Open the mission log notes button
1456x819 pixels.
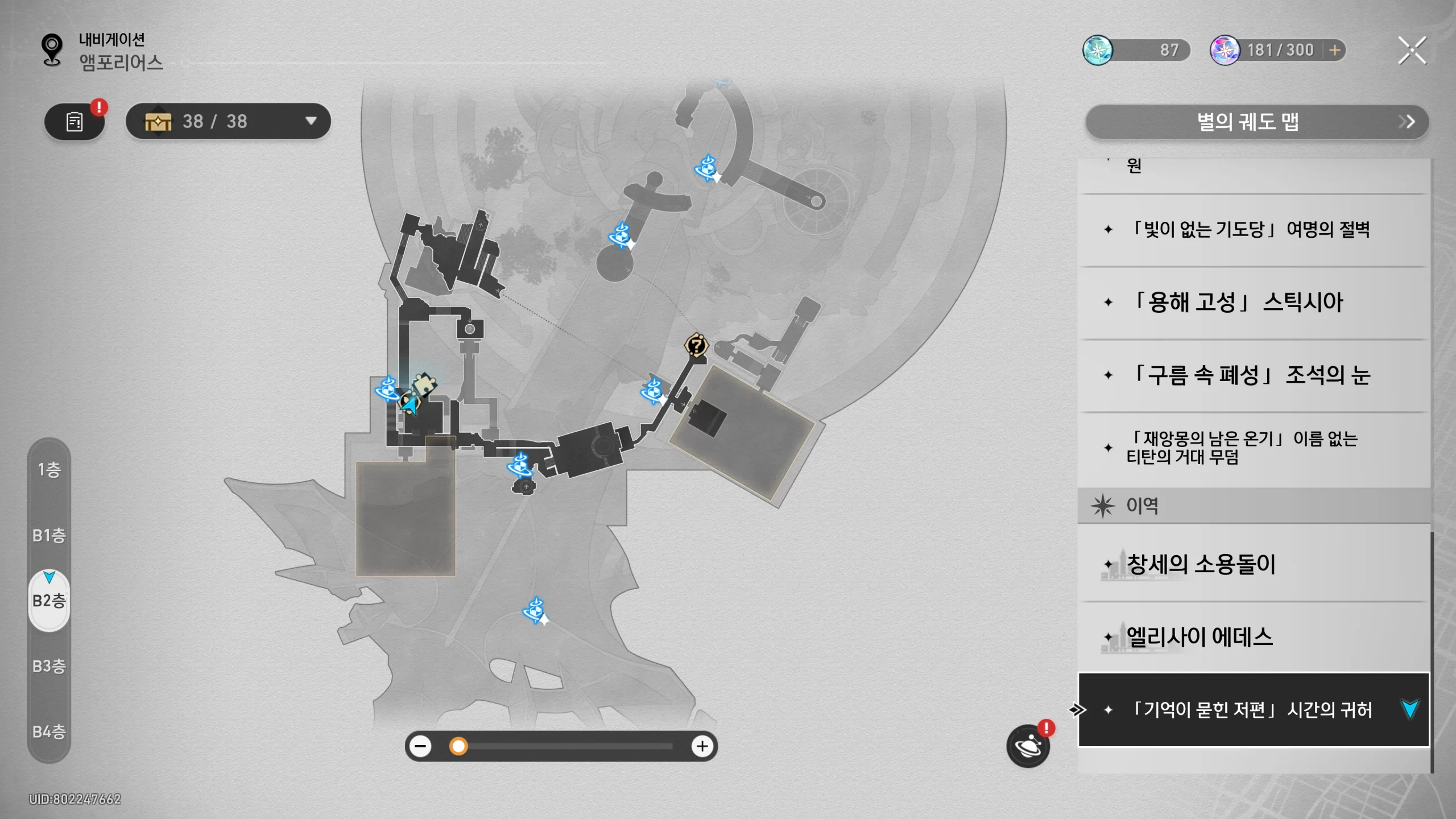(75, 122)
